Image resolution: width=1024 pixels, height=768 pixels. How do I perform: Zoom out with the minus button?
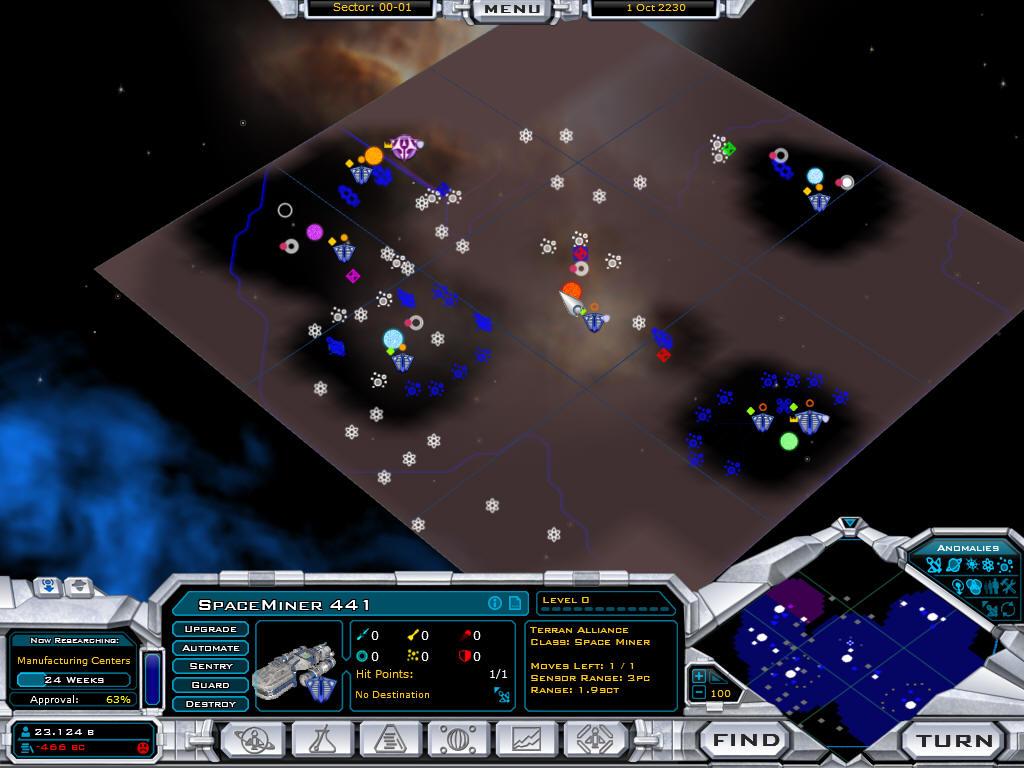(699, 693)
